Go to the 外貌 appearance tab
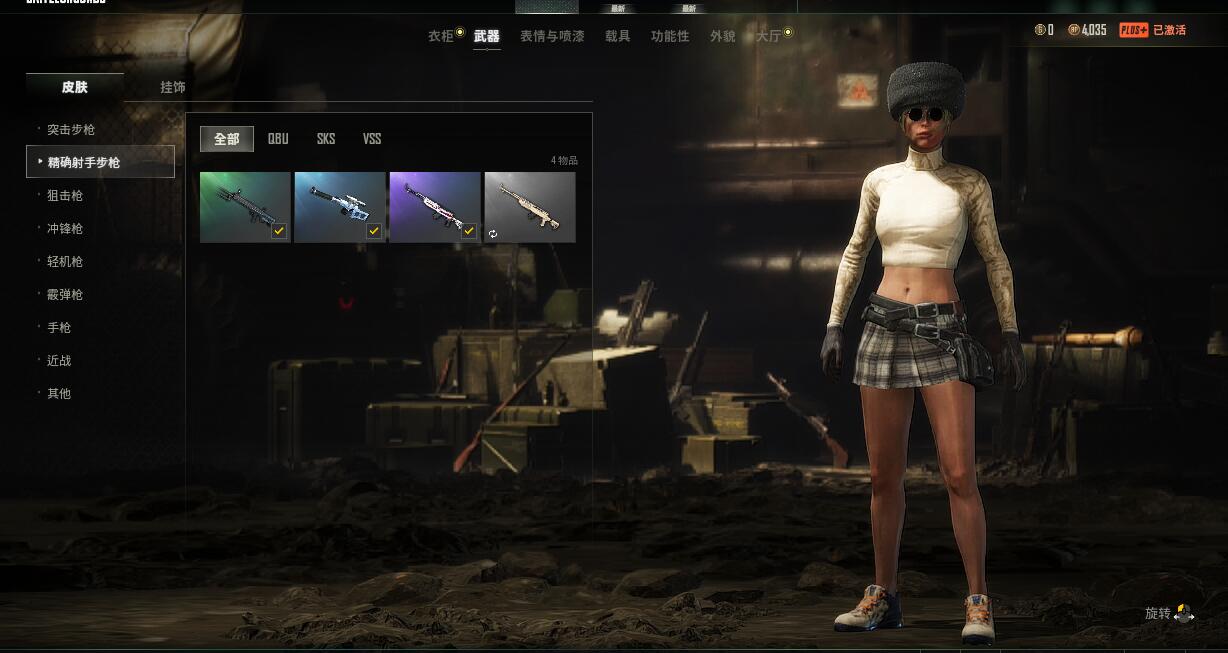Screen dimensions: 1228x653 click(x=723, y=36)
